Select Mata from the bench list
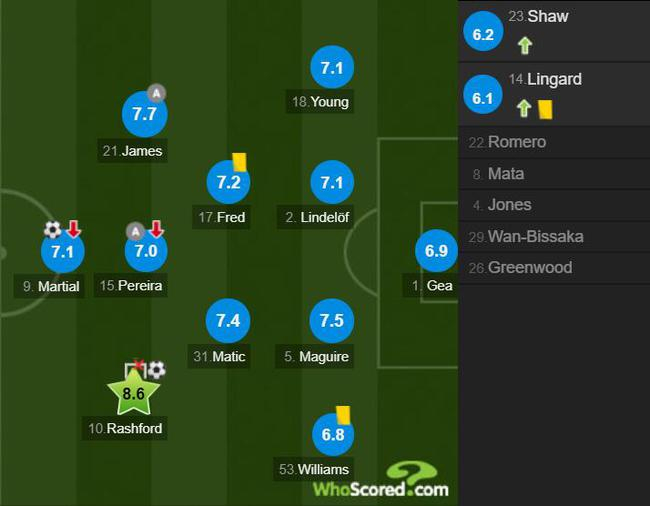 tap(554, 174)
